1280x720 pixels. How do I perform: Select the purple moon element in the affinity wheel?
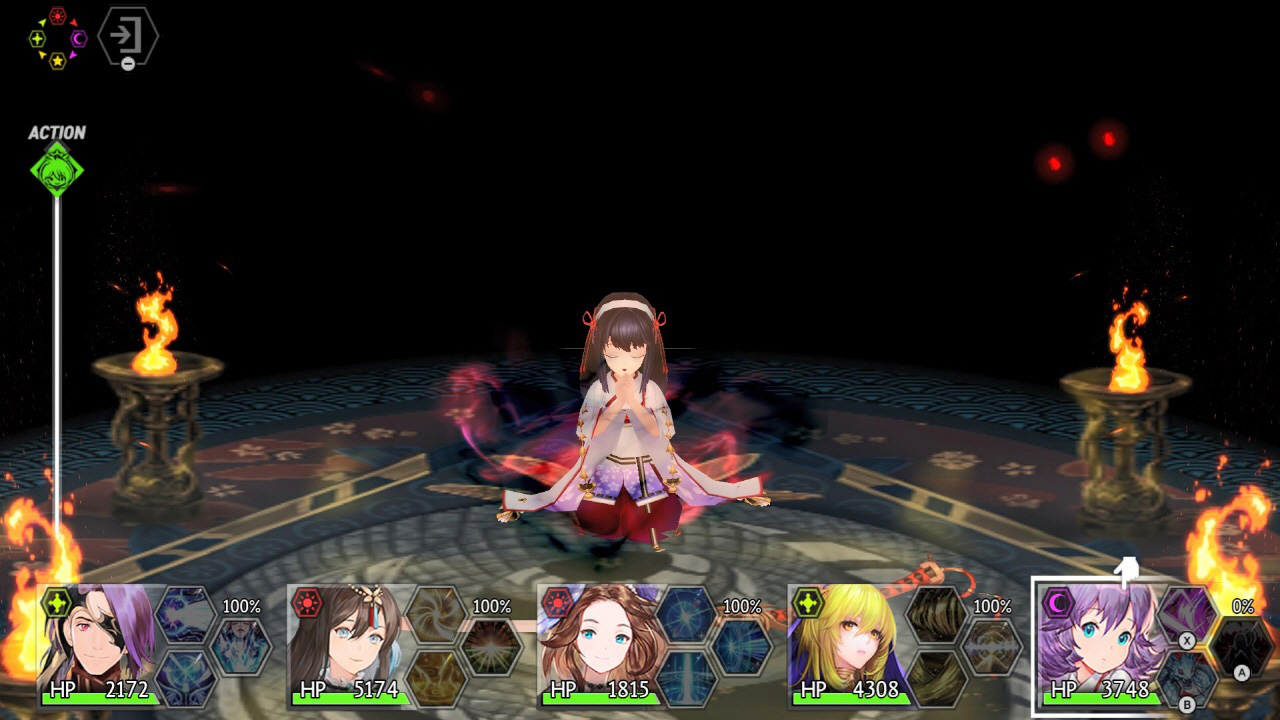coord(78,38)
